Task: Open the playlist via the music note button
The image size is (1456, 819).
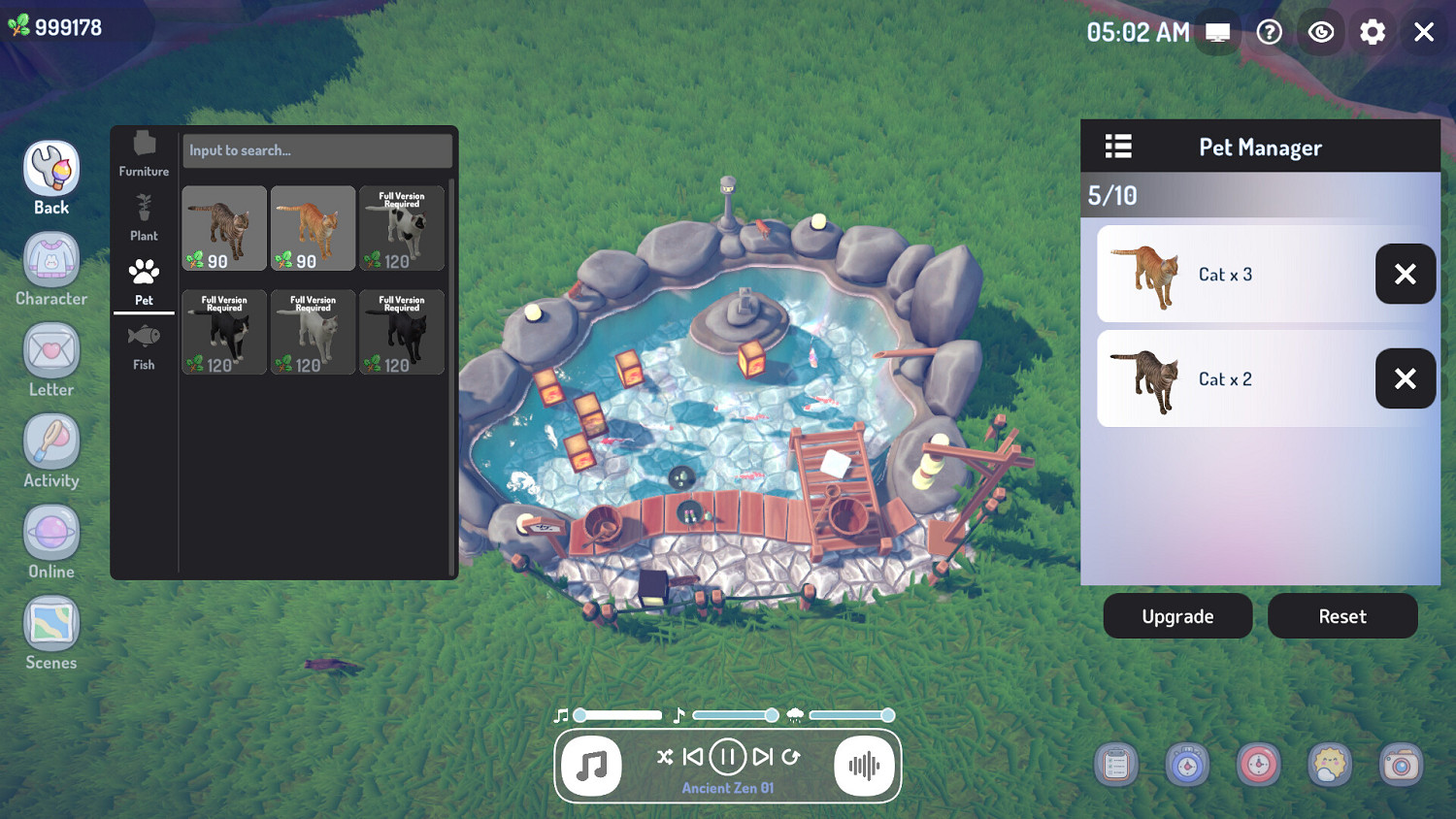Action: pyautogui.click(x=592, y=767)
